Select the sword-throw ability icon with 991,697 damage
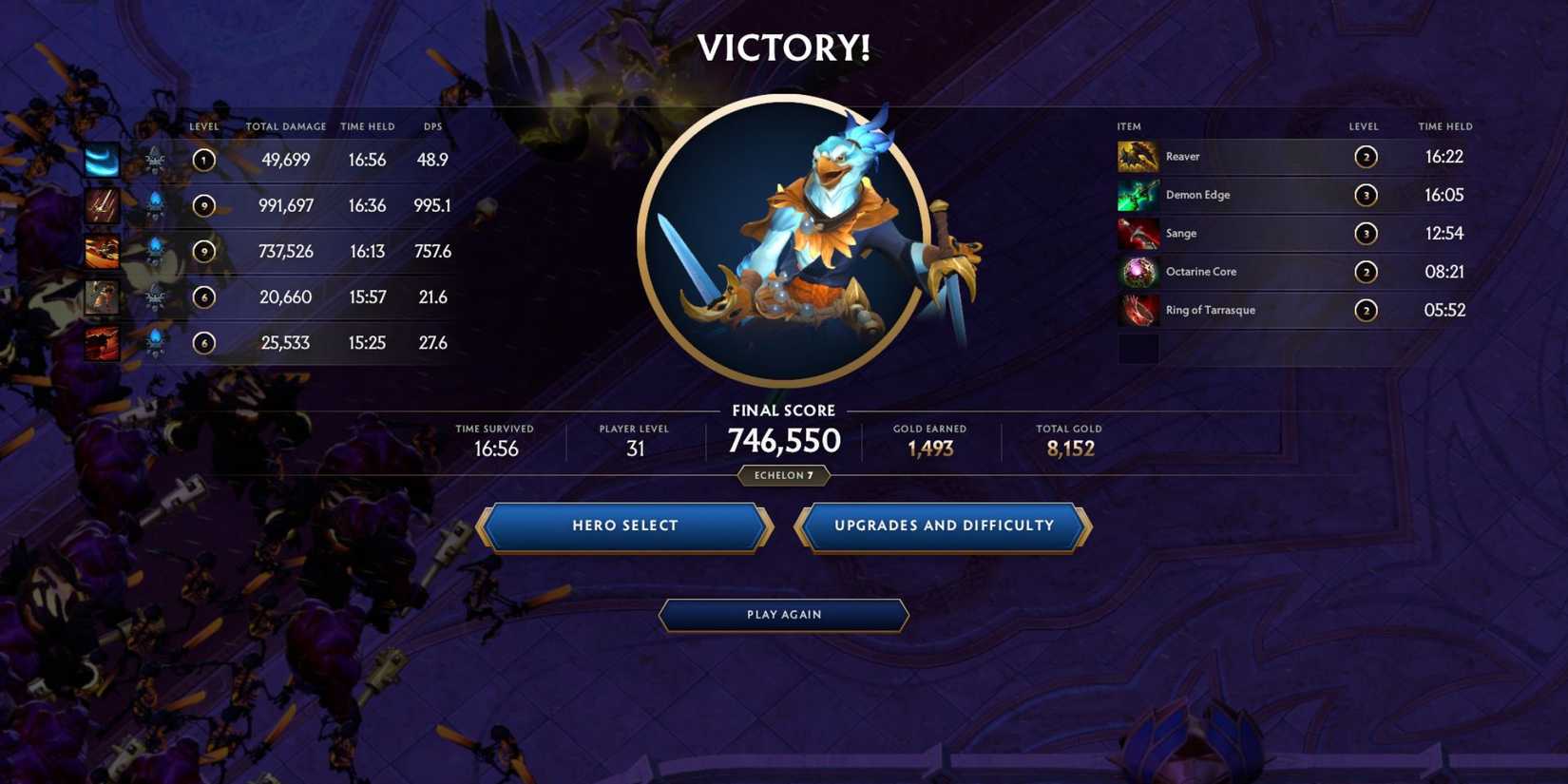Screen dimensions: 1568x784 102,205
